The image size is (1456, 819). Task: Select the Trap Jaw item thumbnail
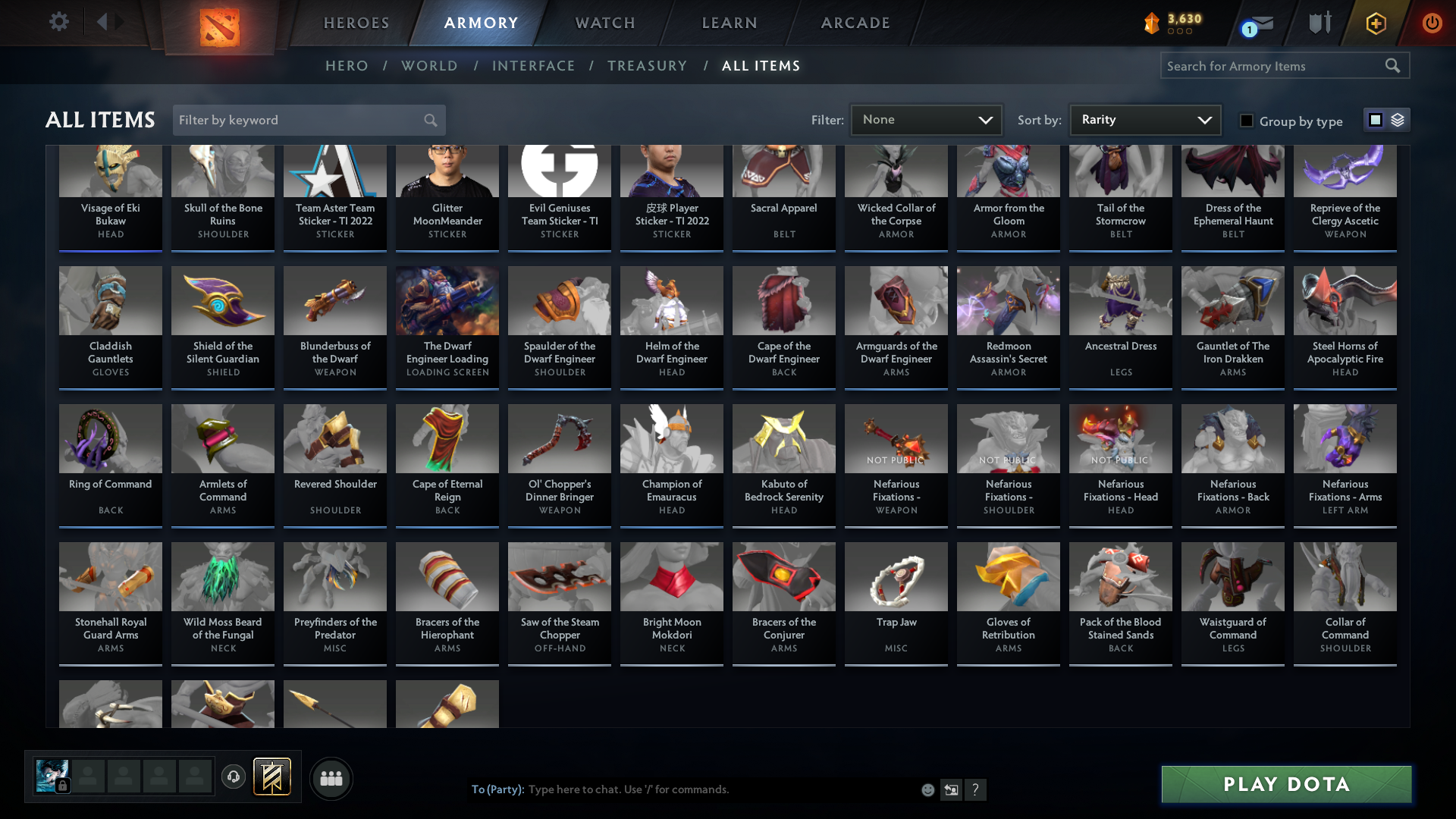896,576
